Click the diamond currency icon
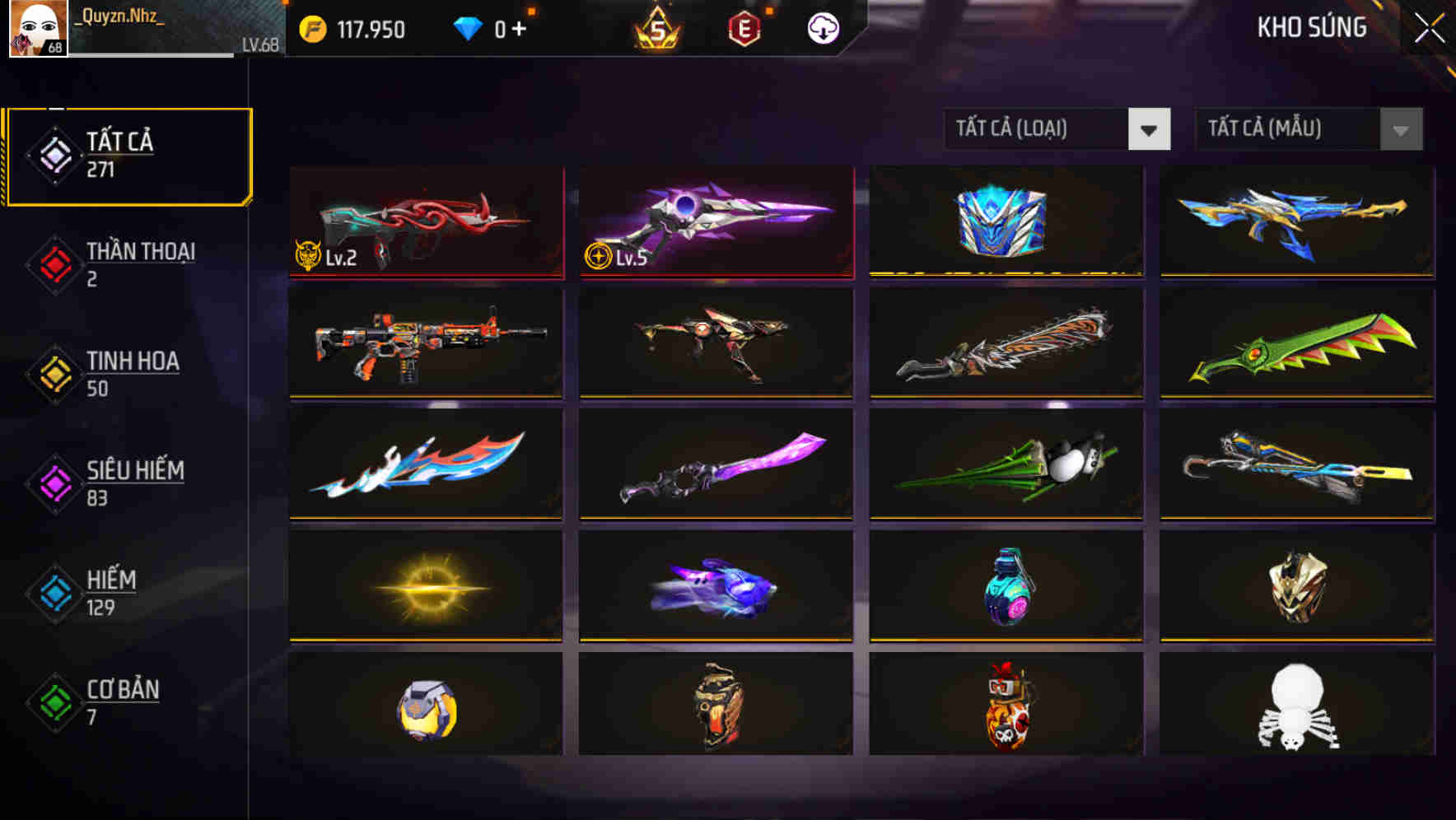Viewport: 1456px width, 820px height. (469, 27)
